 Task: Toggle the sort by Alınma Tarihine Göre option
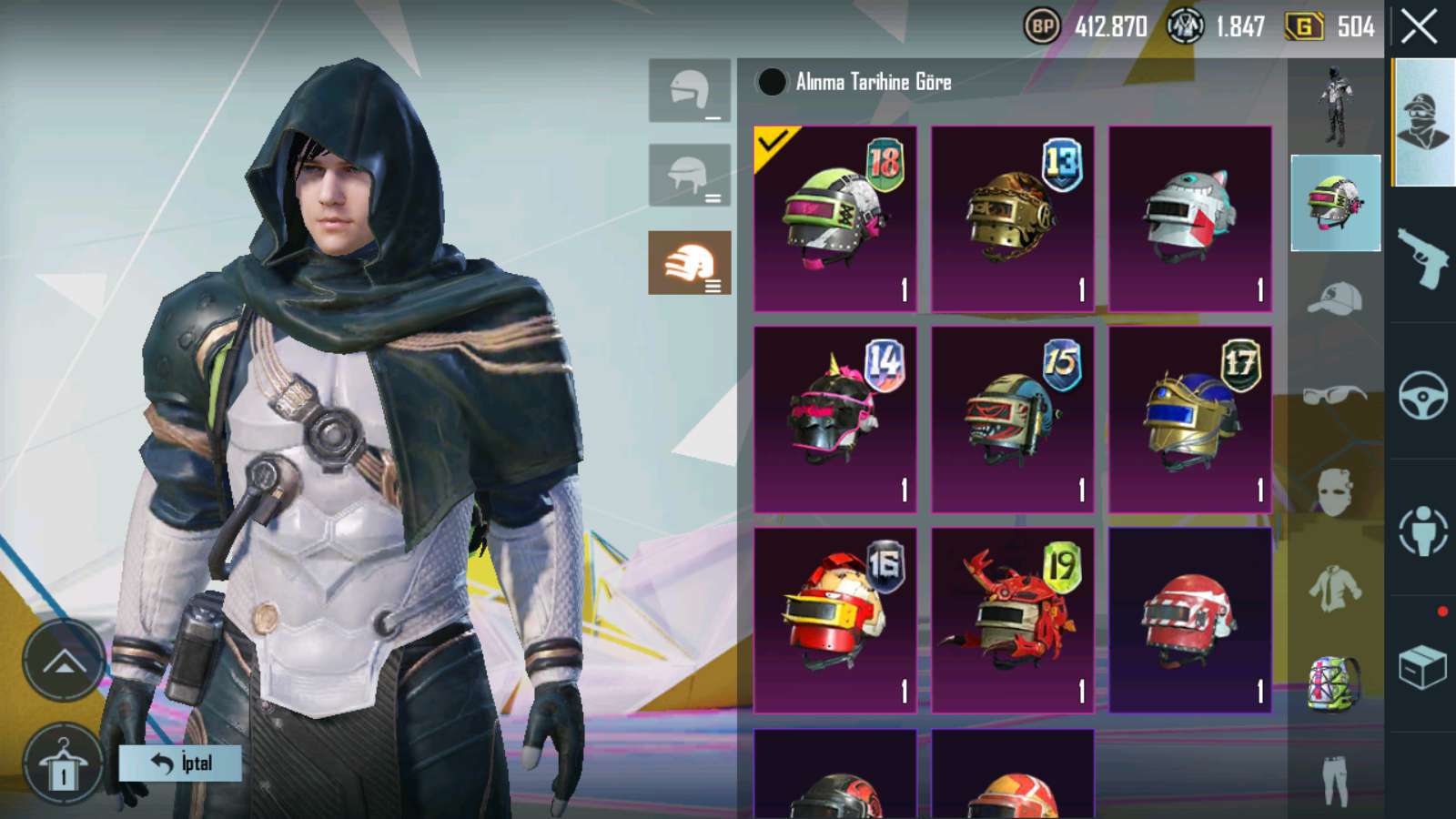(772, 82)
